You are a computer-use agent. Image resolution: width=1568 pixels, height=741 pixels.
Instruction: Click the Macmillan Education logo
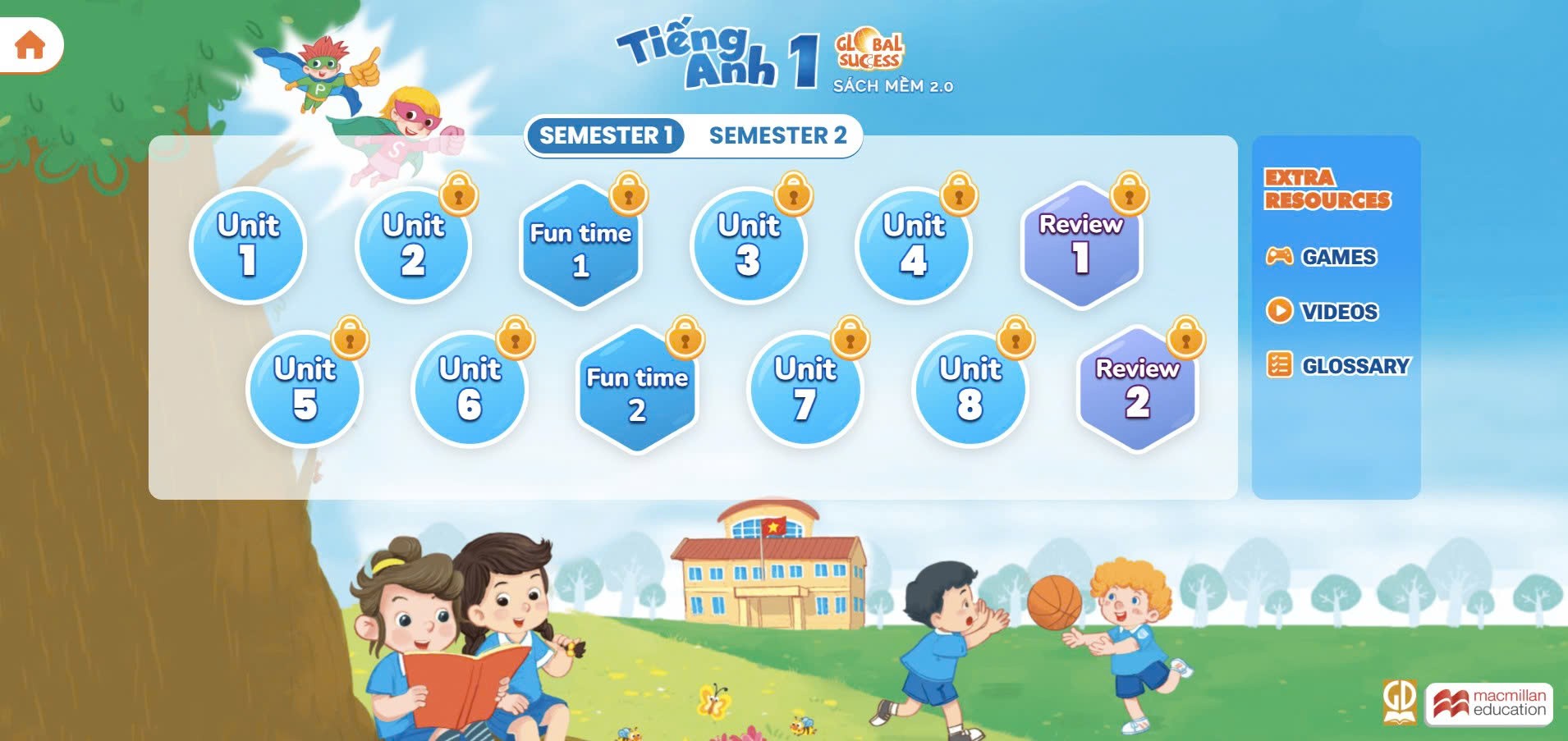pos(1489,703)
